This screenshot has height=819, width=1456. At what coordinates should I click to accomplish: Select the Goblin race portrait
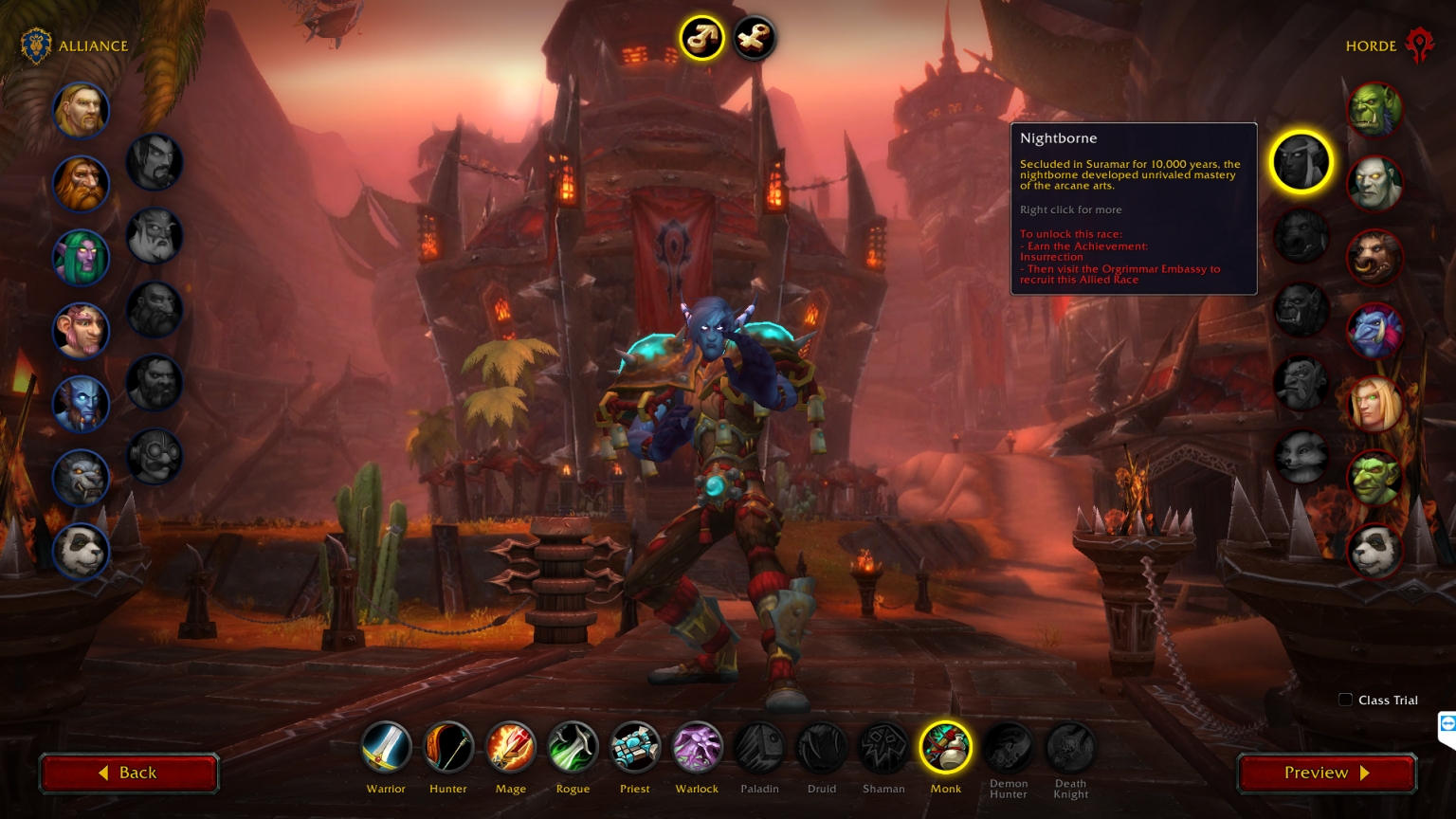pyautogui.click(x=1374, y=479)
